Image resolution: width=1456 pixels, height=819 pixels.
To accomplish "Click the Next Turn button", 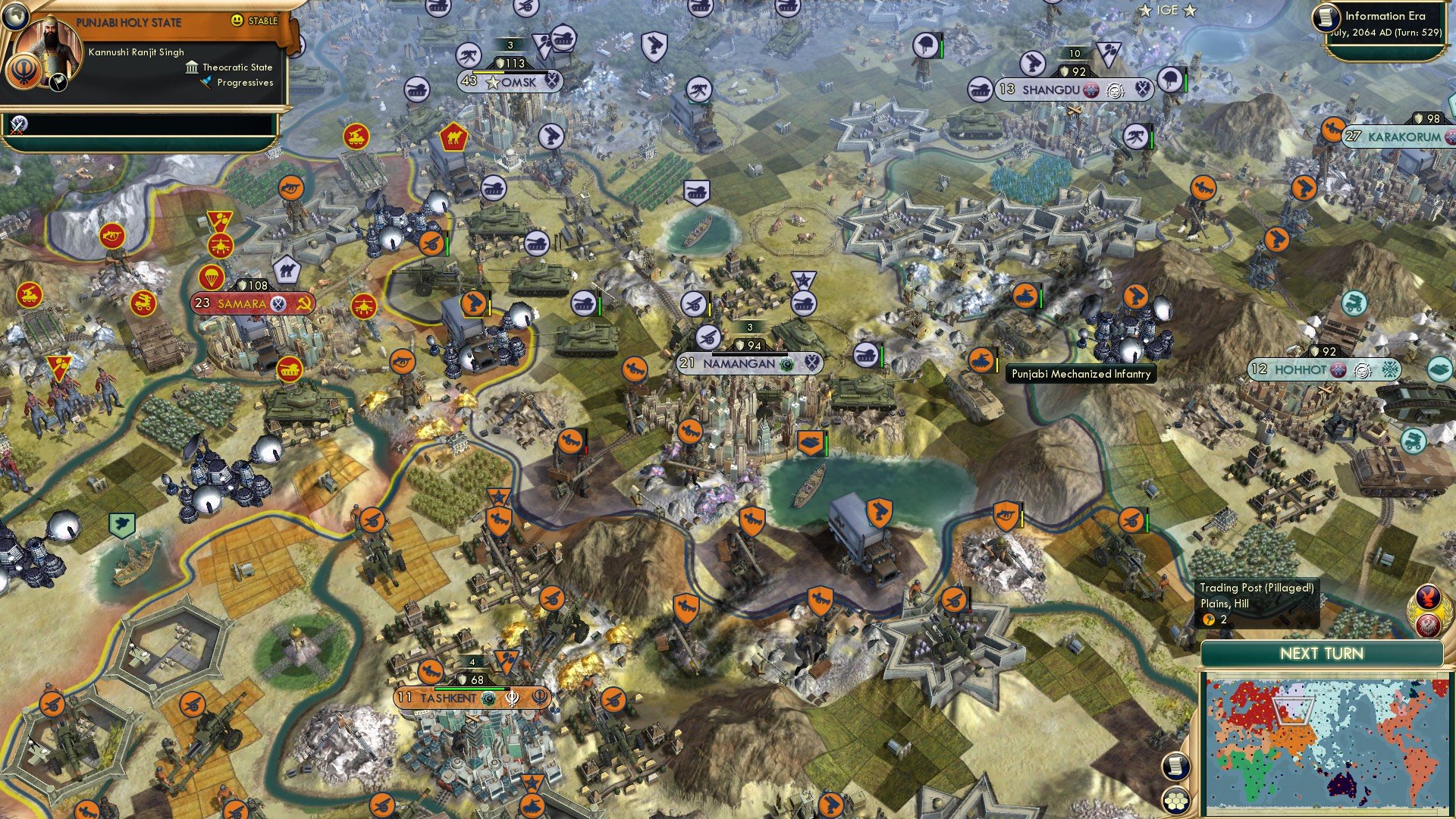I will [x=1322, y=654].
